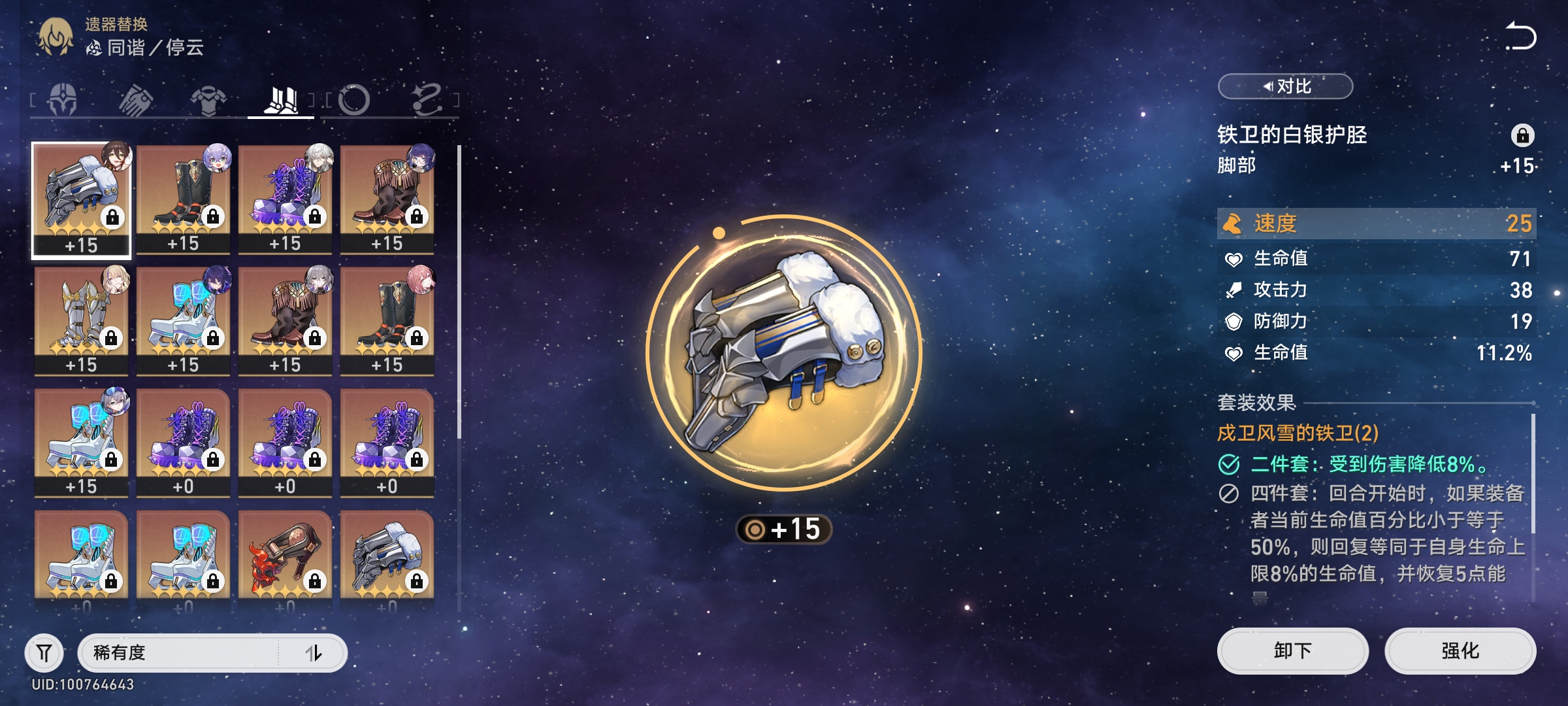Screen dimensions: 1568x706
Task: Switch to the hands relic tab
Action: [136, 101]
